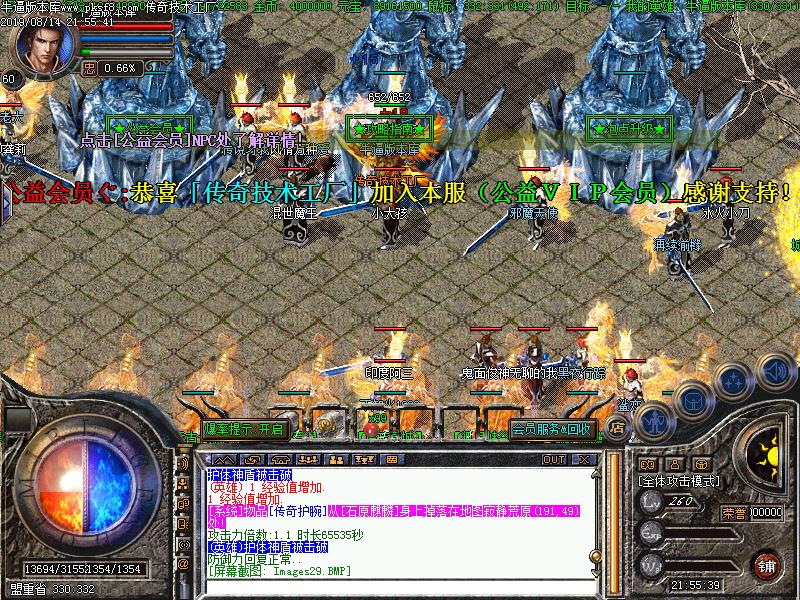Open the character equipment silhouette button
This screenshot has height=600, width=800.
(654, 421)
